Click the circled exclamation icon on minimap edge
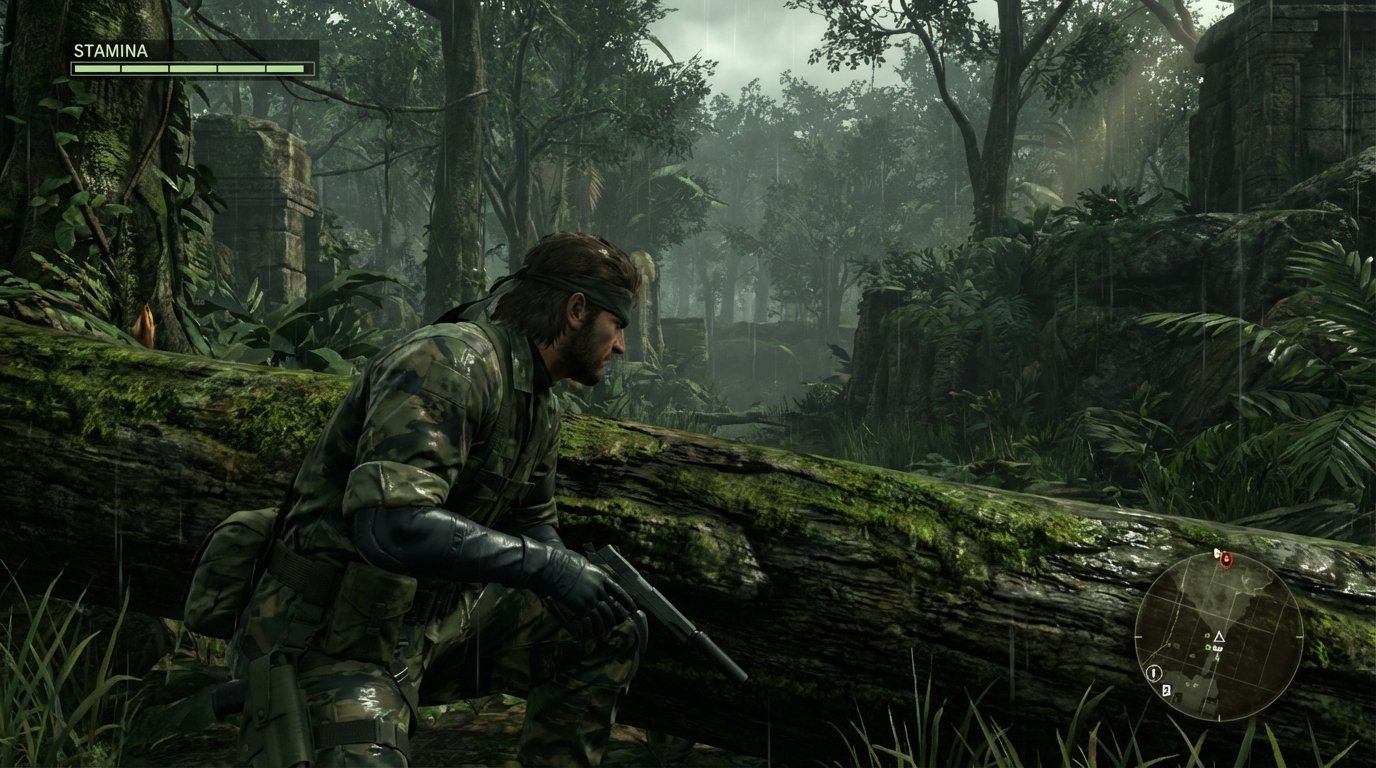This screenshot has width=1376, height=768. pyautogui.click(x=1153, y=673)
